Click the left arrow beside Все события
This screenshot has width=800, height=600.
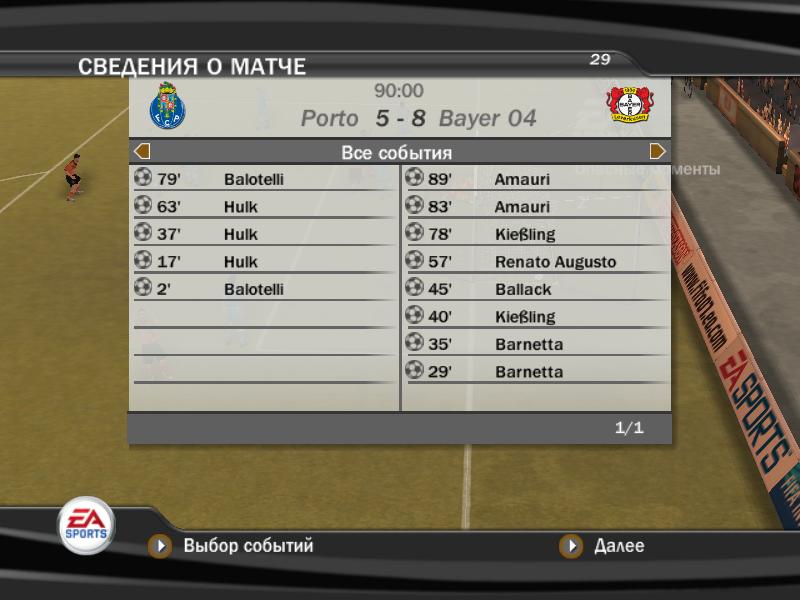point(142,152)
